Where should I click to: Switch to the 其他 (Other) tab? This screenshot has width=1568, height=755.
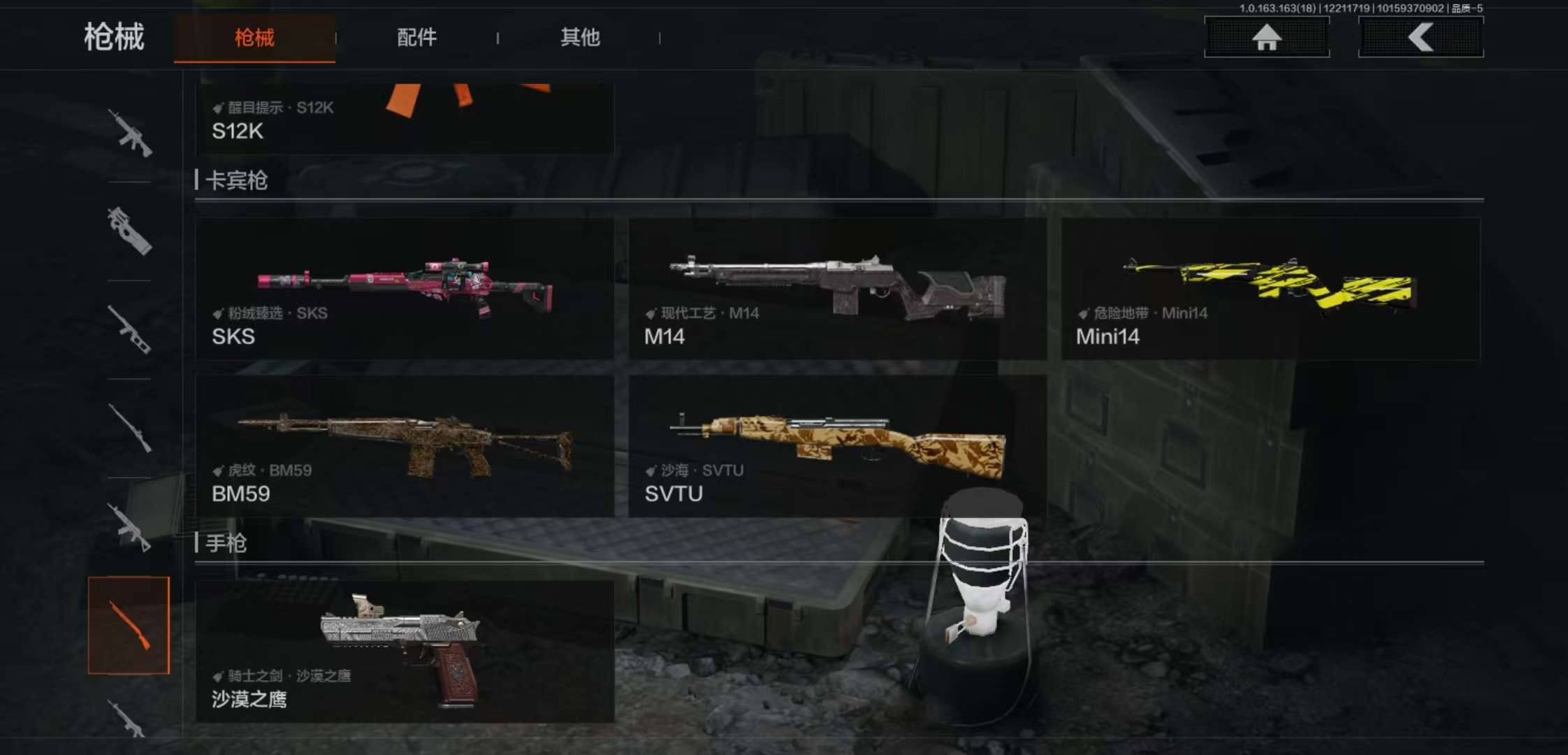(580, 38)
